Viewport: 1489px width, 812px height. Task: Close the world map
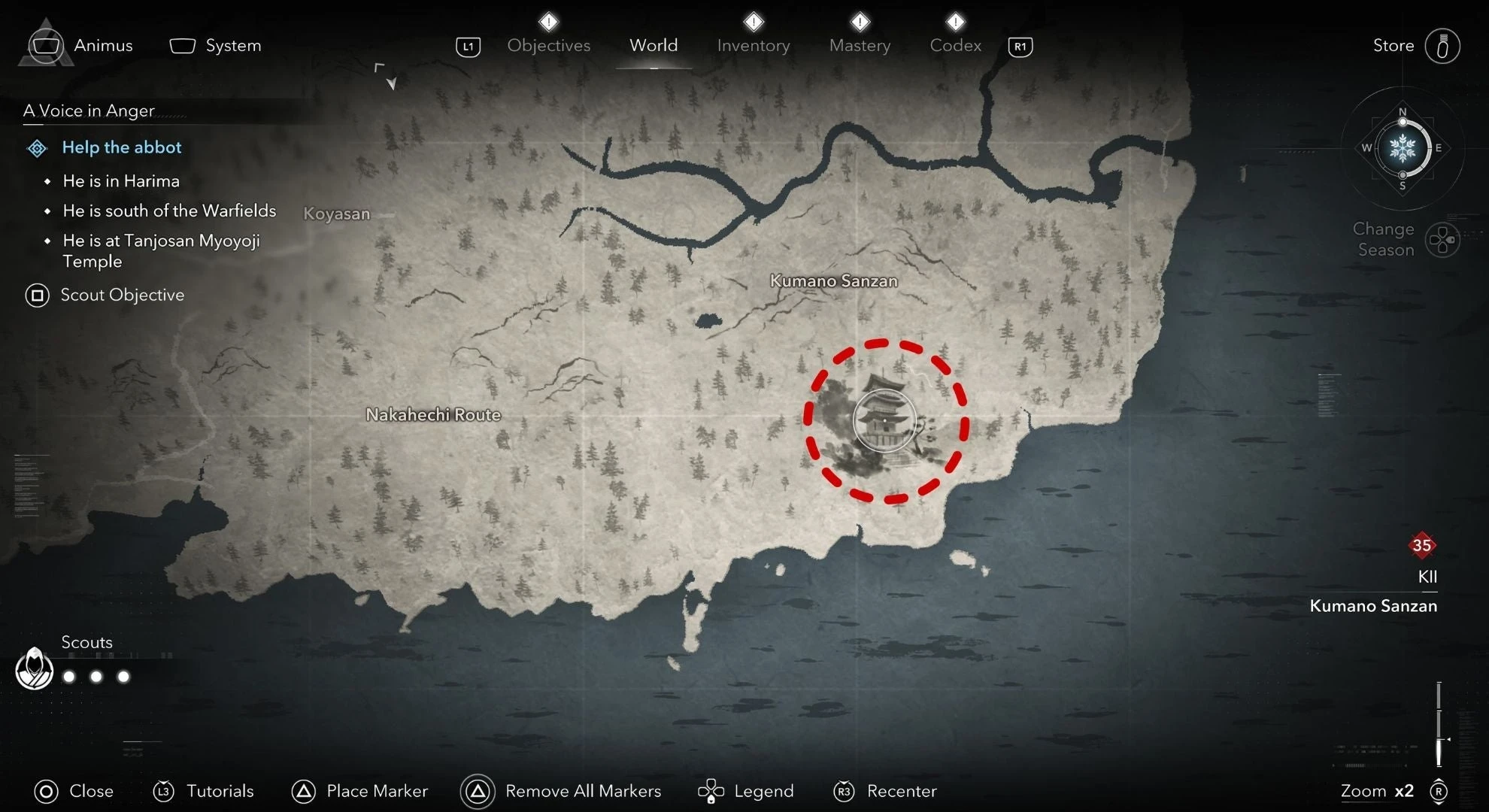tap(74, 791)
